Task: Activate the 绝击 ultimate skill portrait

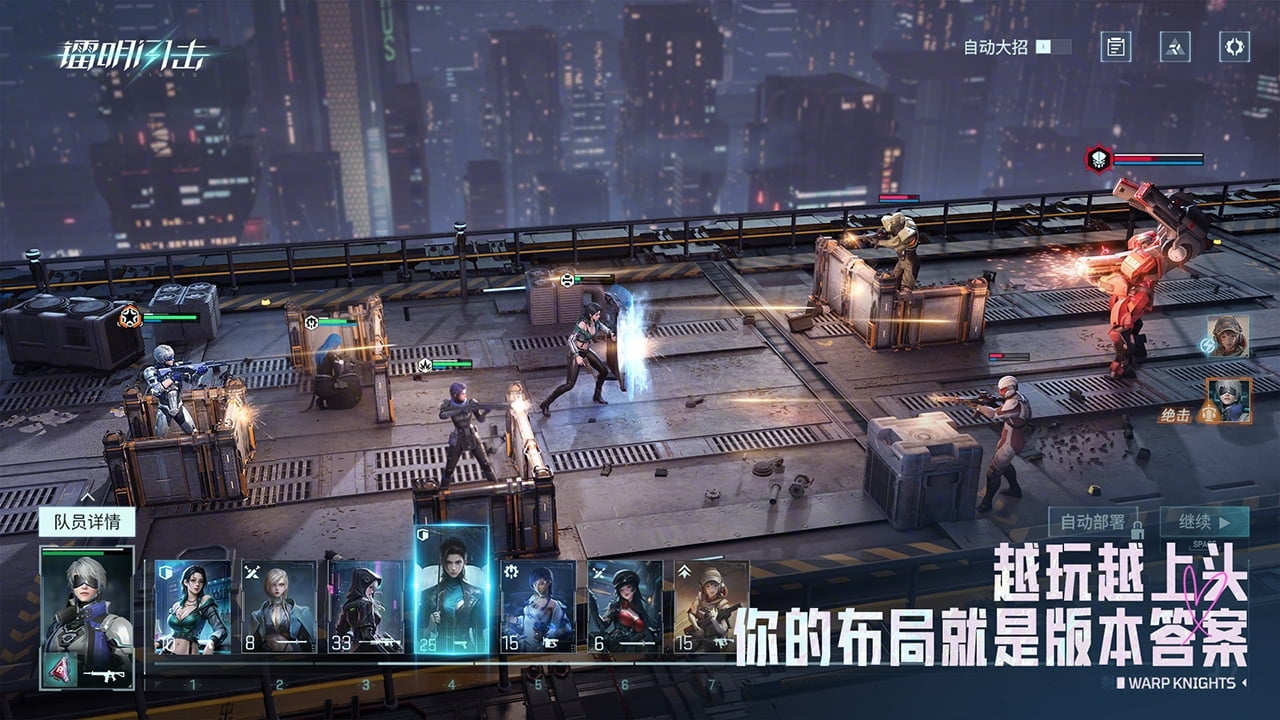Action: coord(1228,400)
